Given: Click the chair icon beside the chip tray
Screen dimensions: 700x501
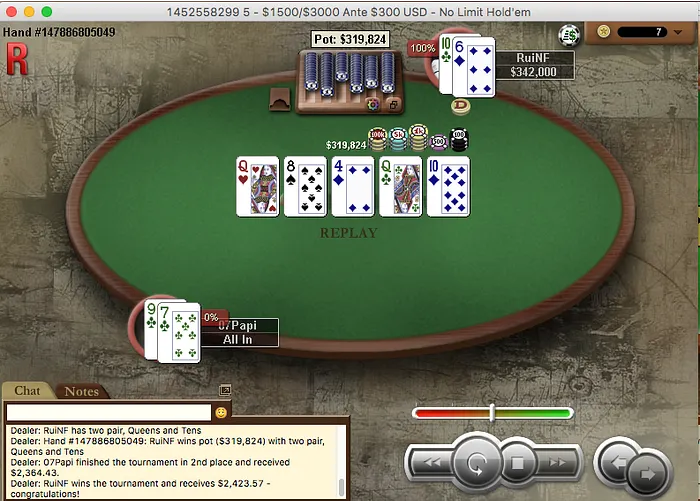Looking at the screenshot, I should [x=281, y=97].
